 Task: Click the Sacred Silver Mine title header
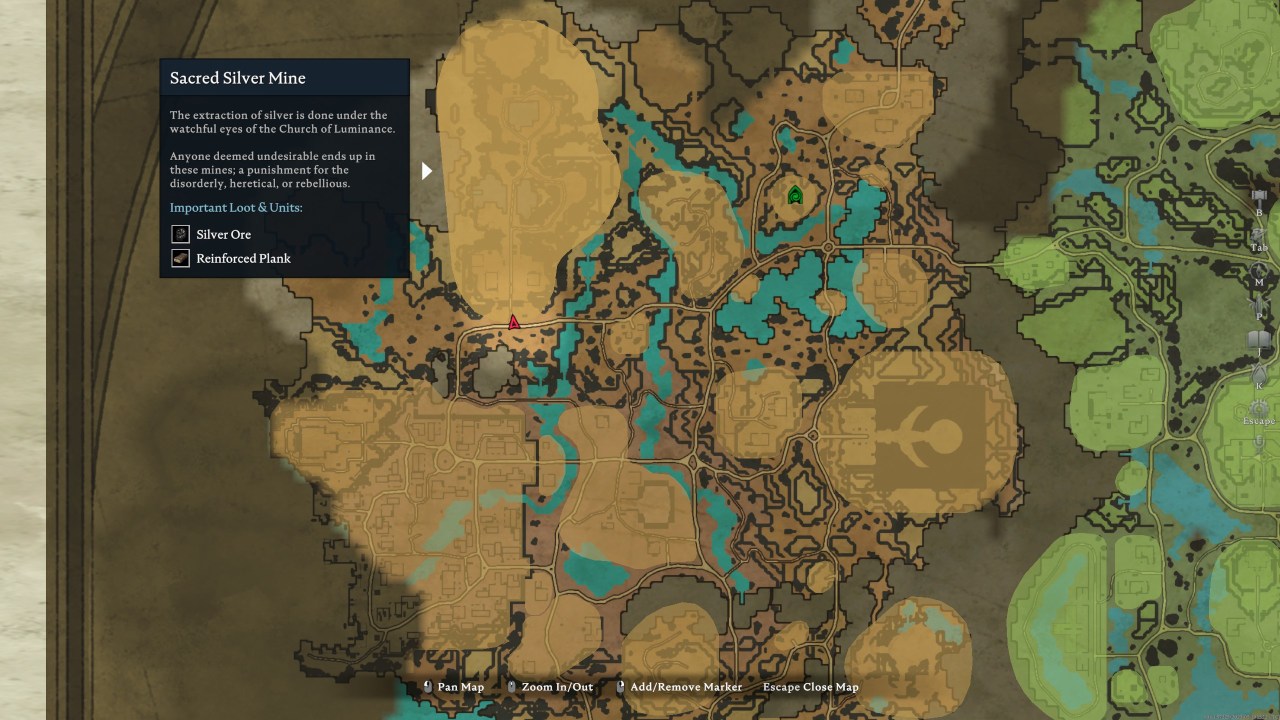pos(237,77)
